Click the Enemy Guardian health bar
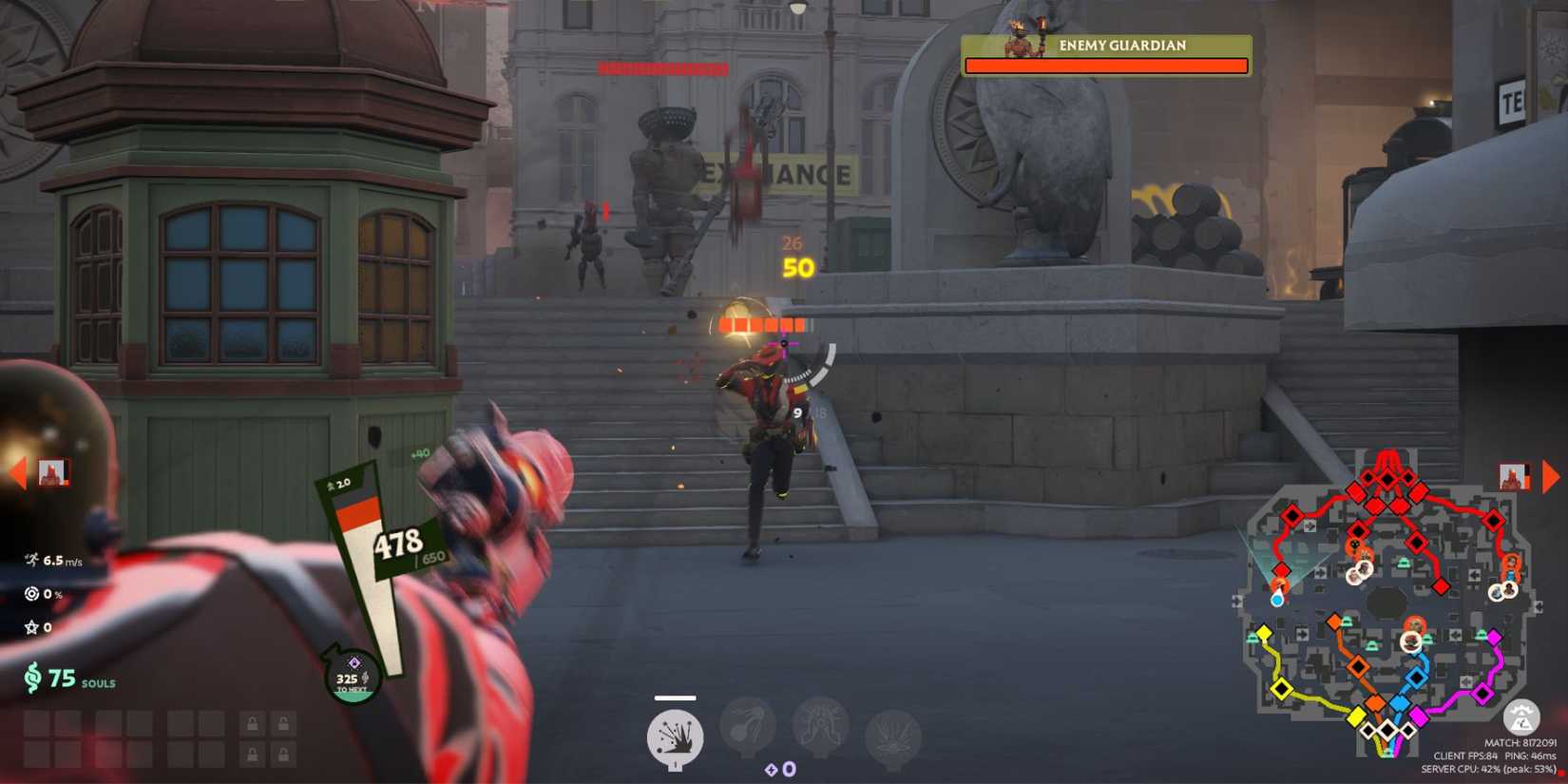Image resolution: width=1568 pixels, height=784 pixels. click(1106, 66)
